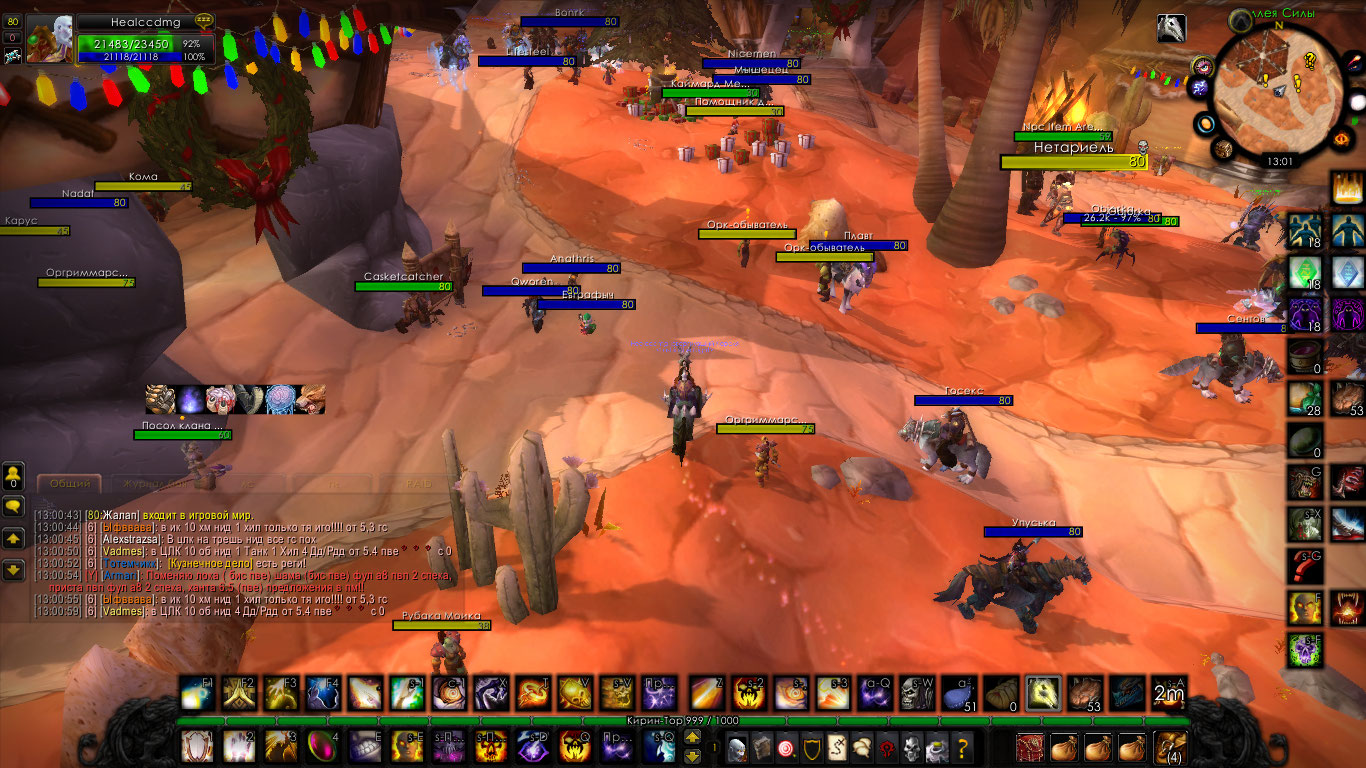This screenshot has height=768, width=1366.
Task: Click the Healccdmg player portrait
Action: tap(49, 40)
